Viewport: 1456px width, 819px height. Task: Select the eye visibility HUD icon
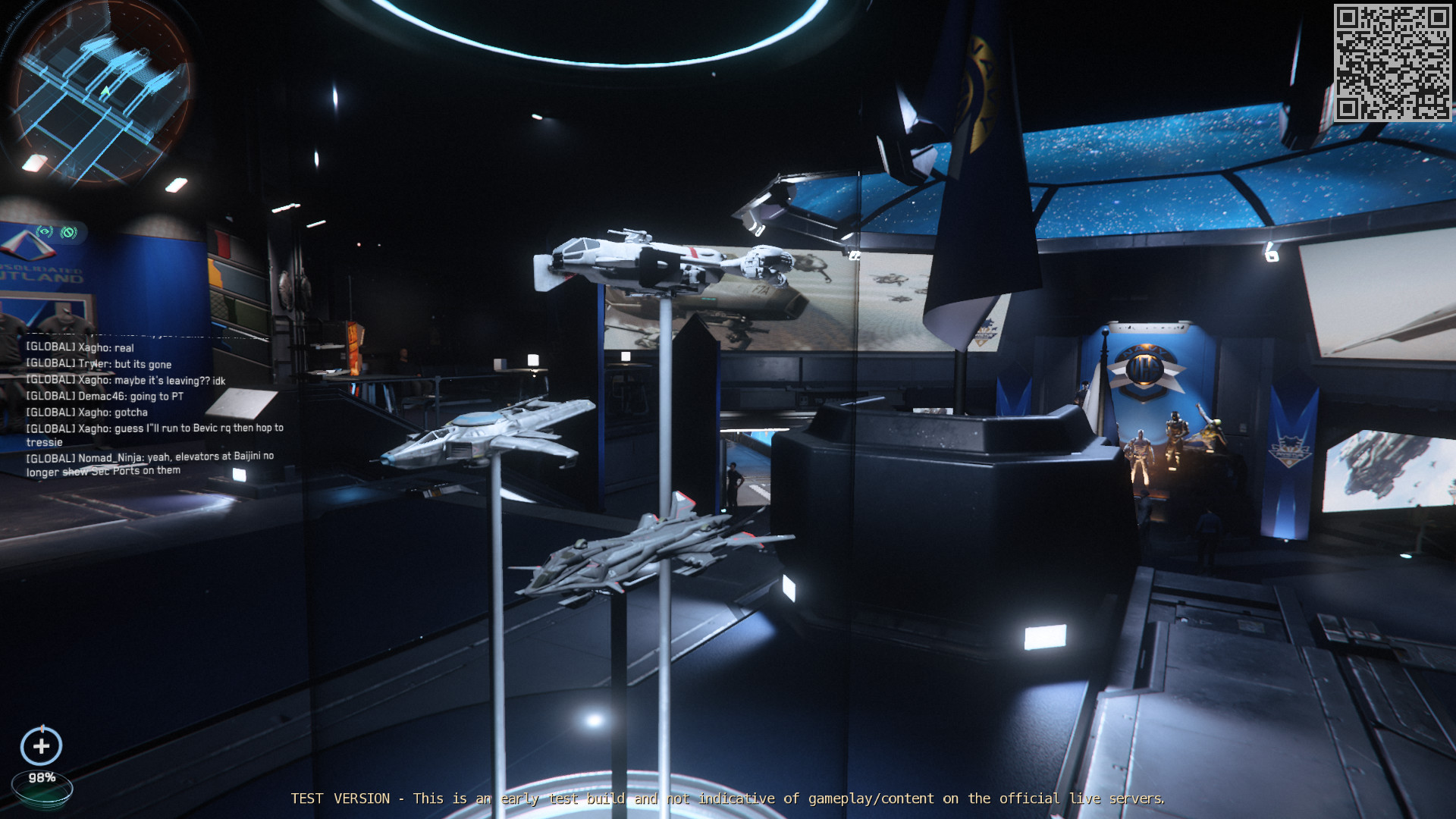click(45, 231)
